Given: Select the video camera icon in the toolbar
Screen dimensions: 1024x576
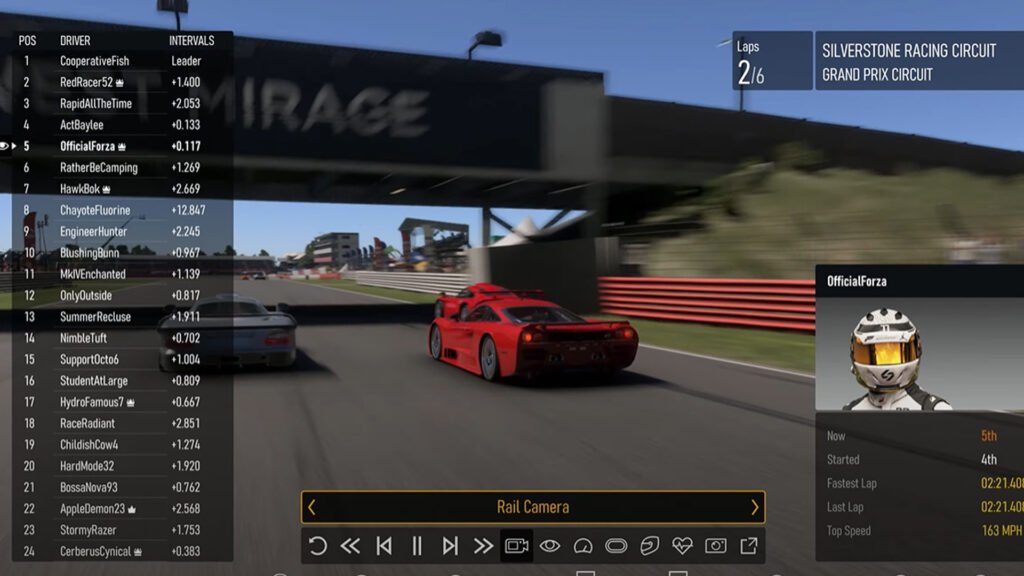Looking at the screenshot, I should pyautogui.click(x=516, y=546).
